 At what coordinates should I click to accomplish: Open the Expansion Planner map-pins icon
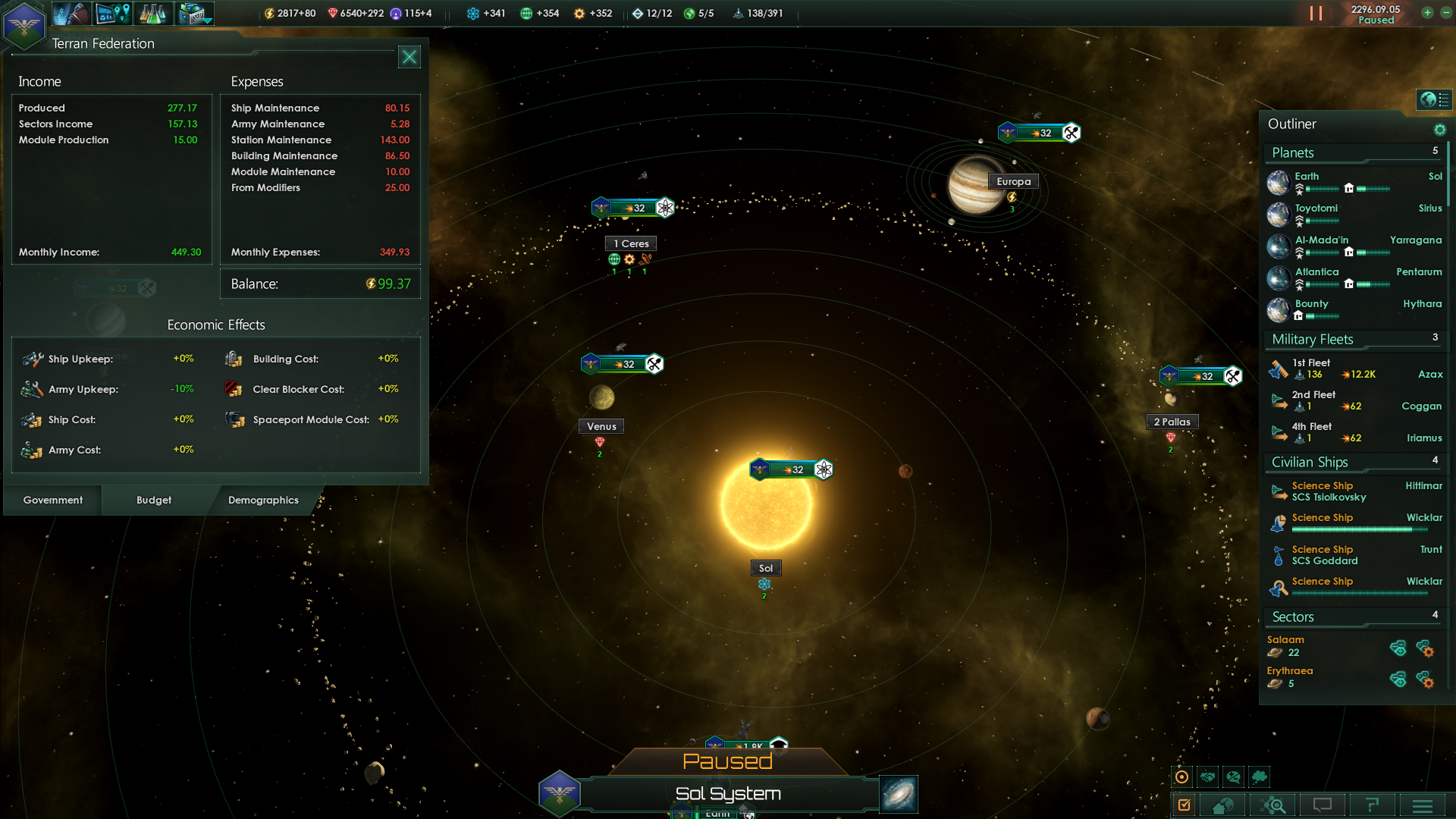coord(112,13)
